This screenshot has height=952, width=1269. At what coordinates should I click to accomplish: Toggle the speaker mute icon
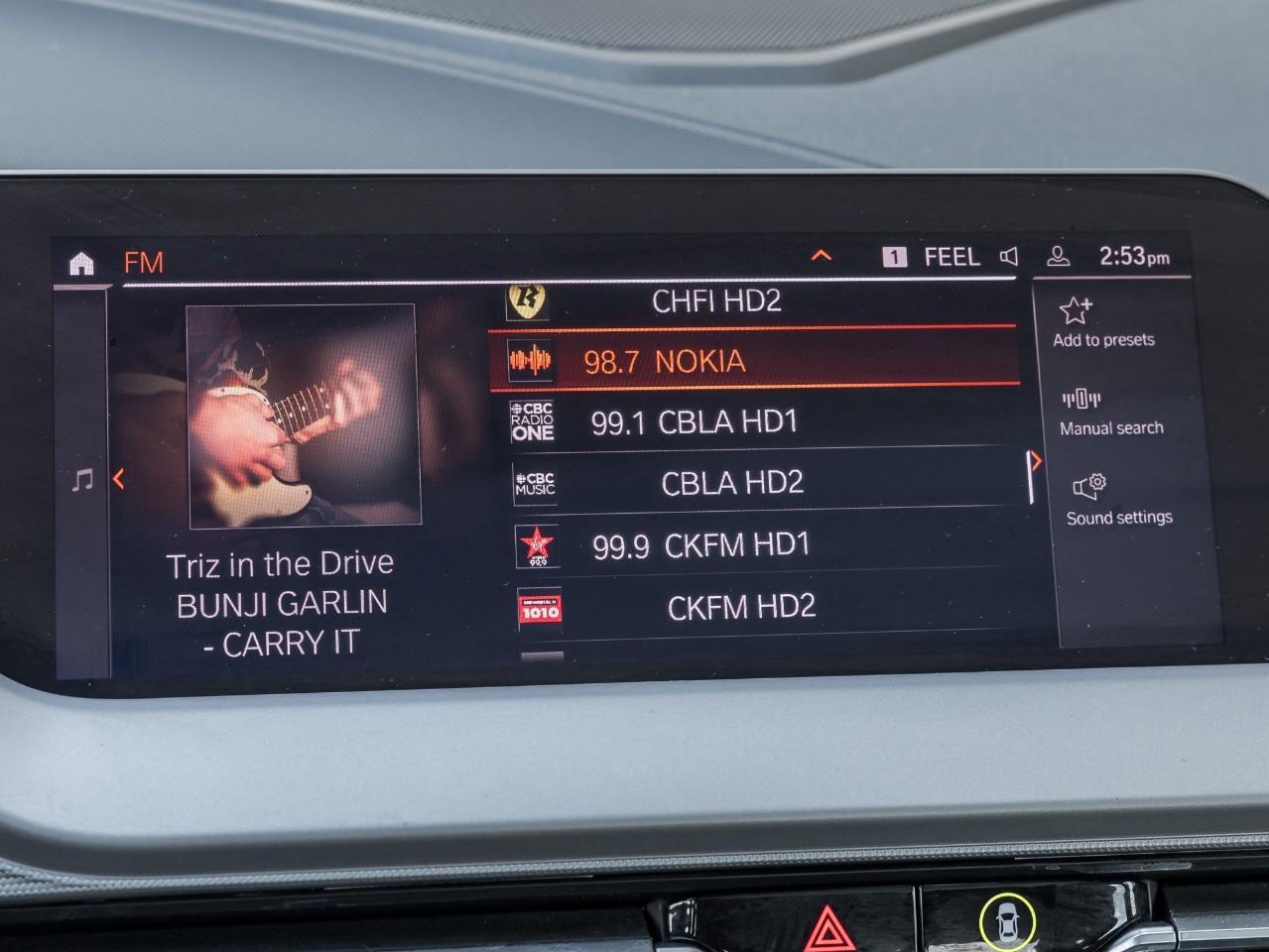pos(1009,257)
